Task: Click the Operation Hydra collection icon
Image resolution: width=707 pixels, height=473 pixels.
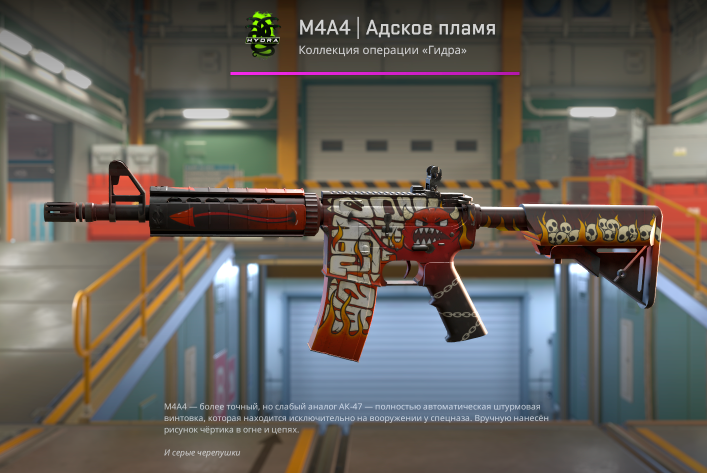Action: [x=262, y=36]
